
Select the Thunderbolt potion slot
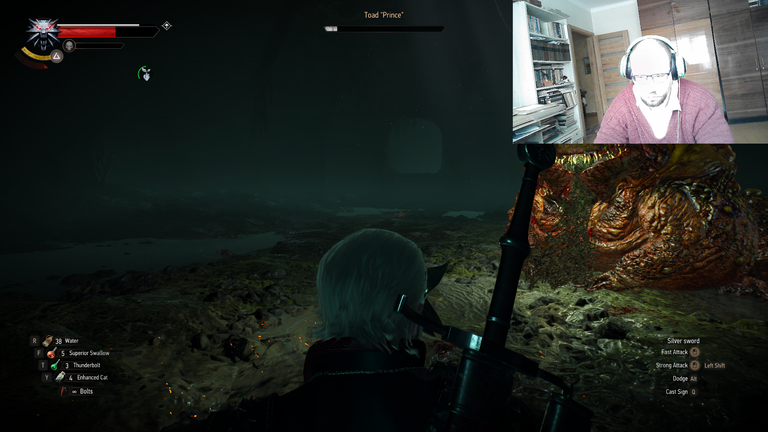coord(54,365)
